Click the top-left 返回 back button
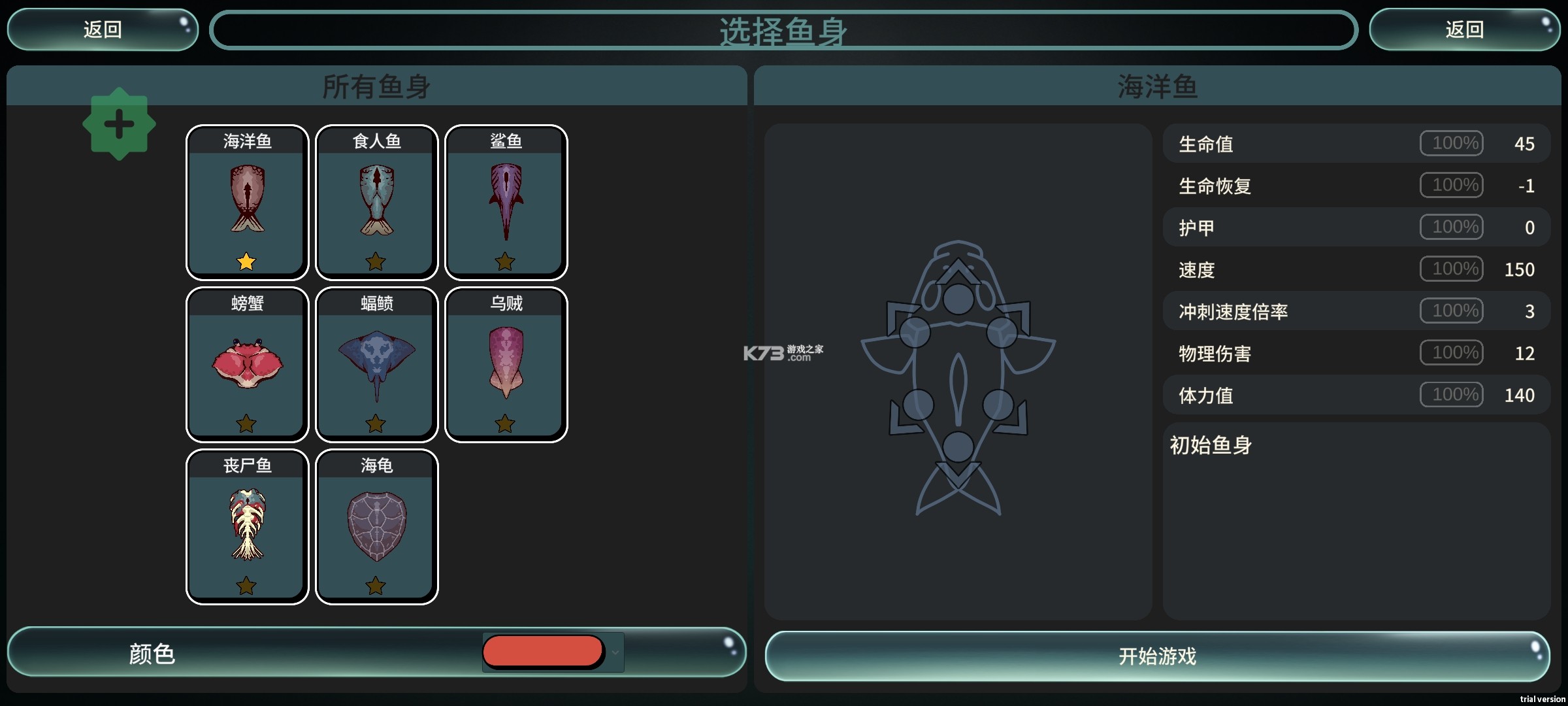Image resolution: width=1568 pixels, height=706 pixels. tap(102, 29)
